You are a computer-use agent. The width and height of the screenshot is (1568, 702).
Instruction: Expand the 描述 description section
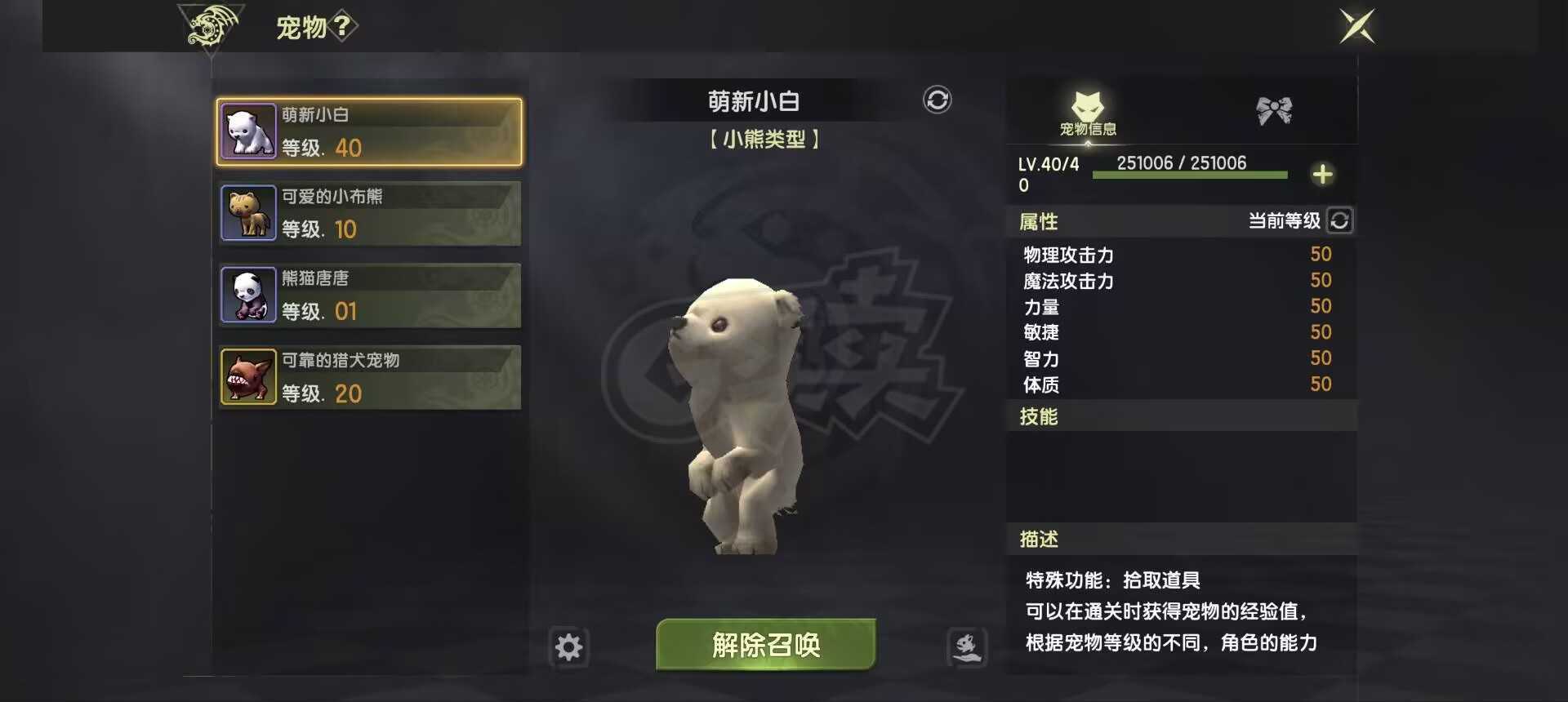[1039, 539]
